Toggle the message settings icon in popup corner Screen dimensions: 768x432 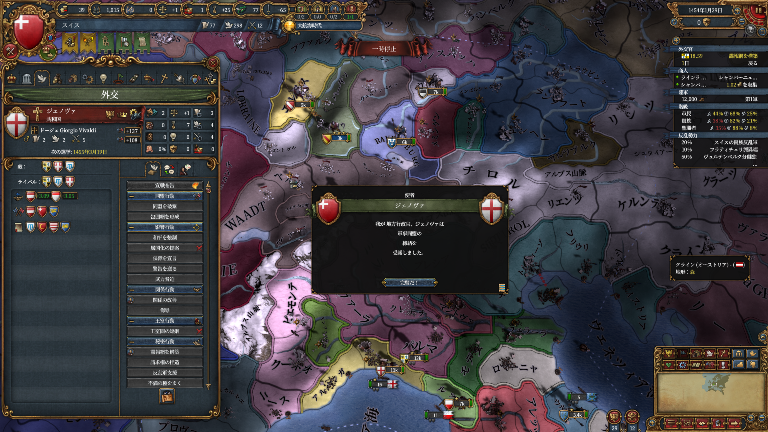(501, 287)
